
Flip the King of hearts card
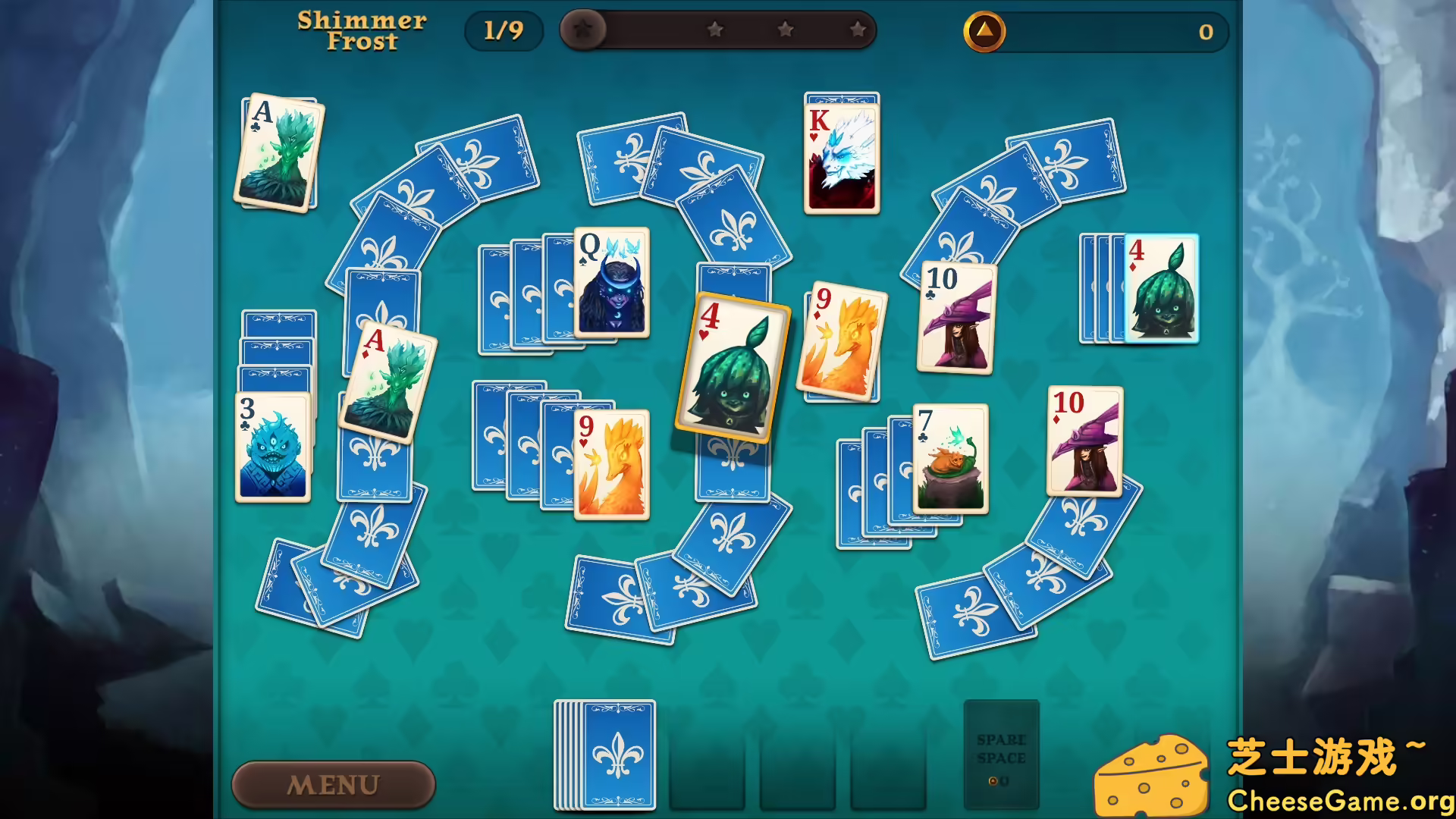(x=842, y=155)
